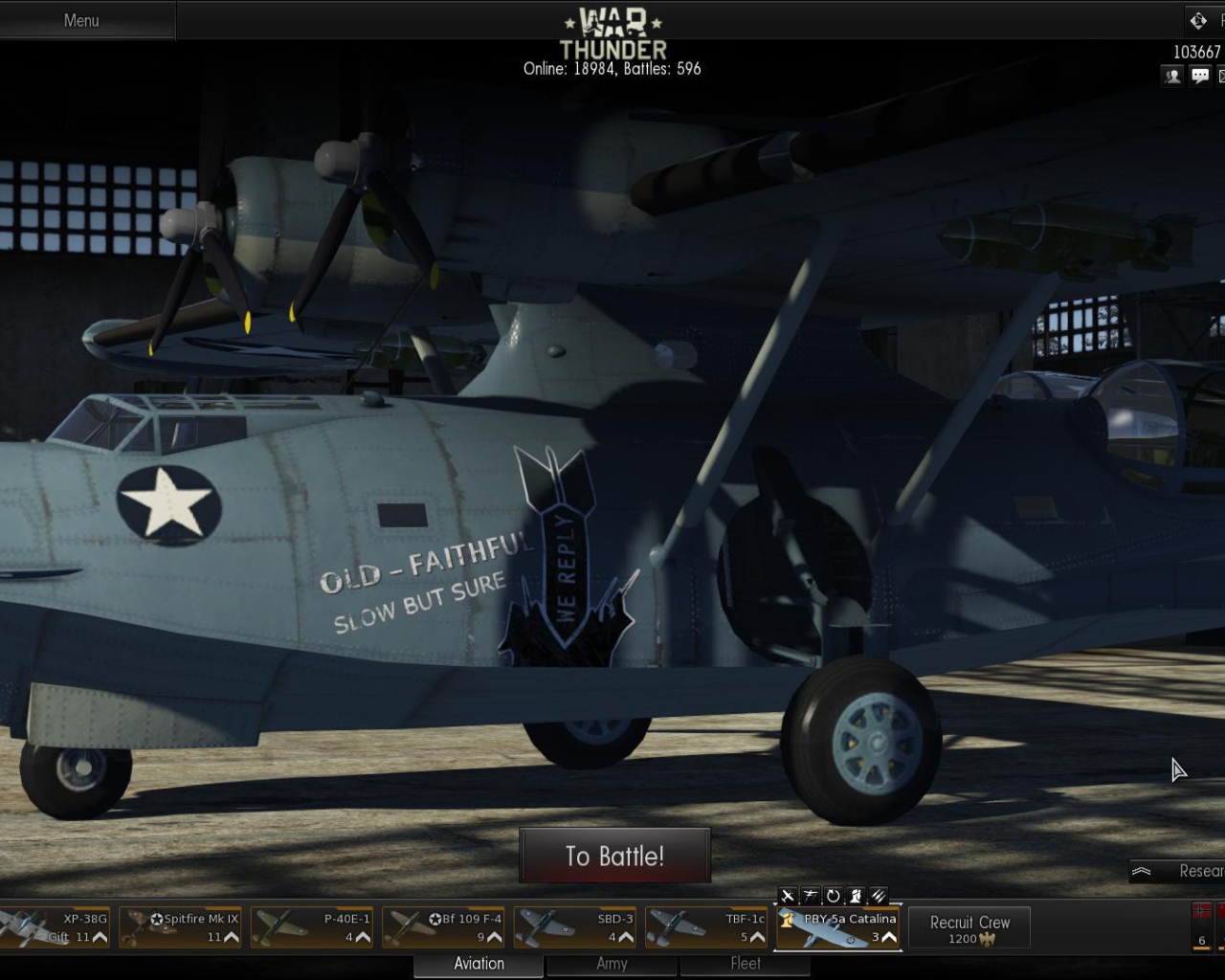Open test flight via the flying plane icon
The image size is (1225, 980).
(x=810, y=897)
